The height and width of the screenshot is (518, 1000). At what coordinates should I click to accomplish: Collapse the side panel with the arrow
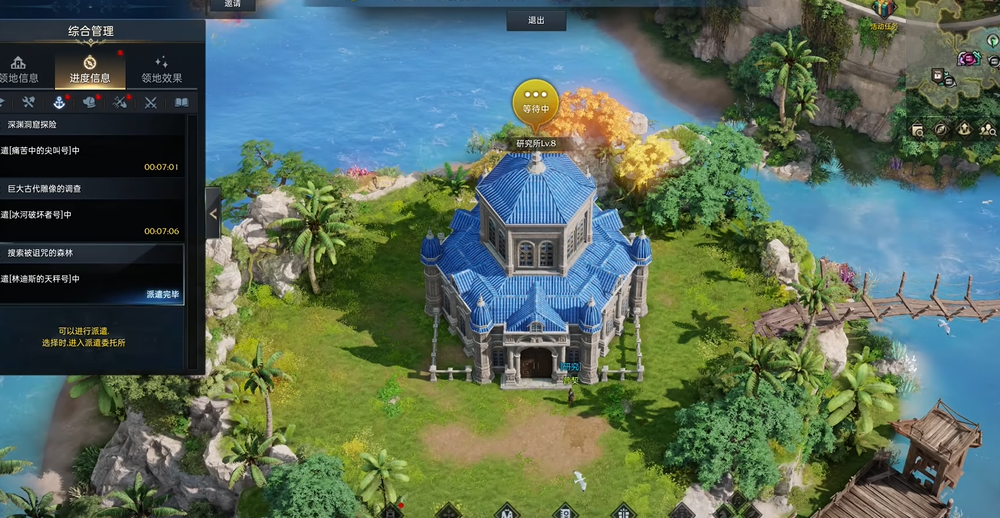point(213,212)
